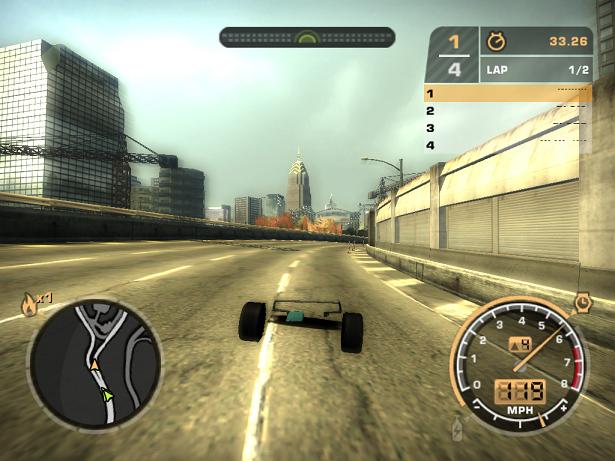Click the orange lap timer clock icon
The width and height of the screenshot is (615, 461).
click(495, 42)
